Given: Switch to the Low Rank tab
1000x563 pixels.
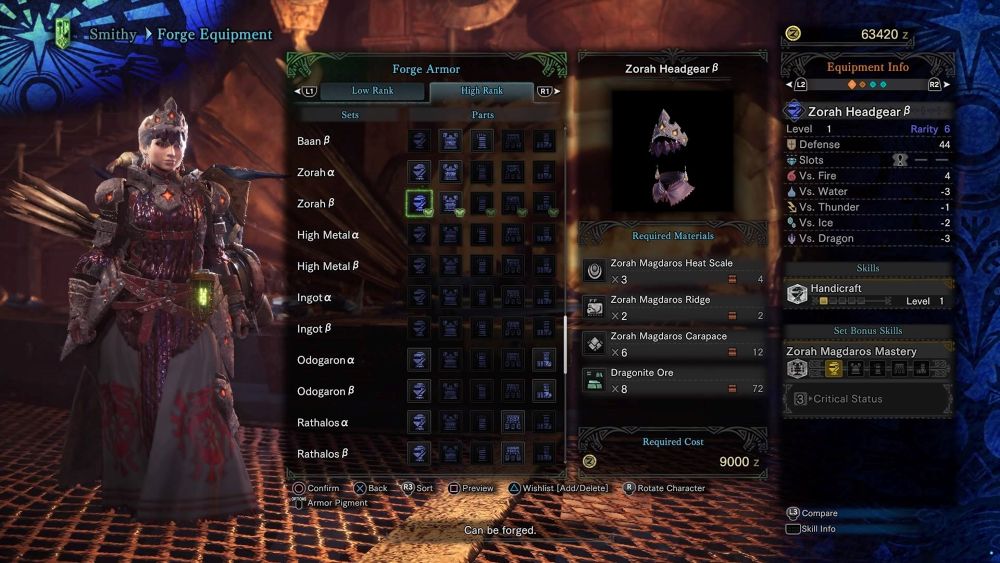Looking at the screenshot, I should point(372,91).
